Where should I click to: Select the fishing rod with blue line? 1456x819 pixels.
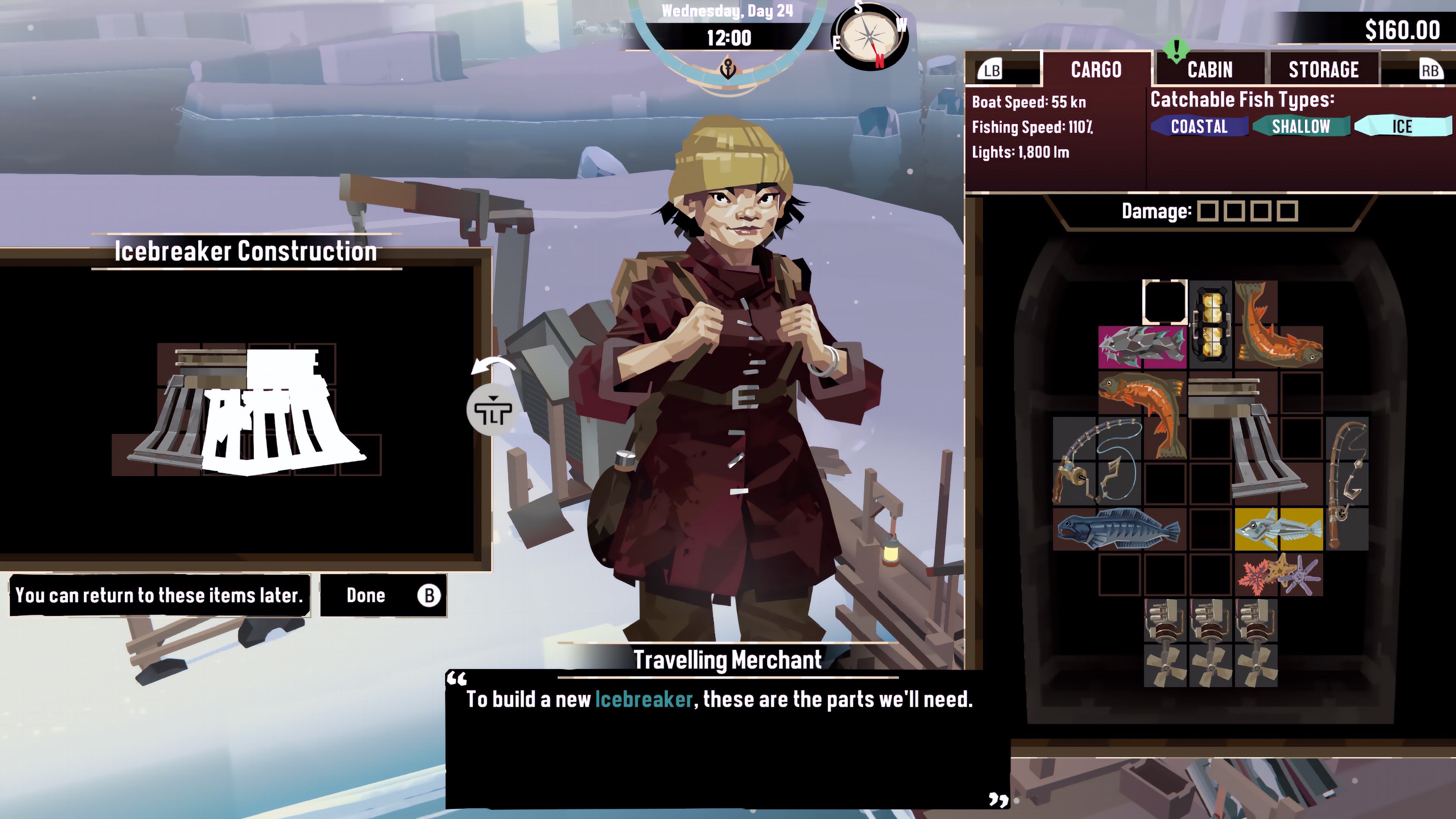pos(1095,461)
